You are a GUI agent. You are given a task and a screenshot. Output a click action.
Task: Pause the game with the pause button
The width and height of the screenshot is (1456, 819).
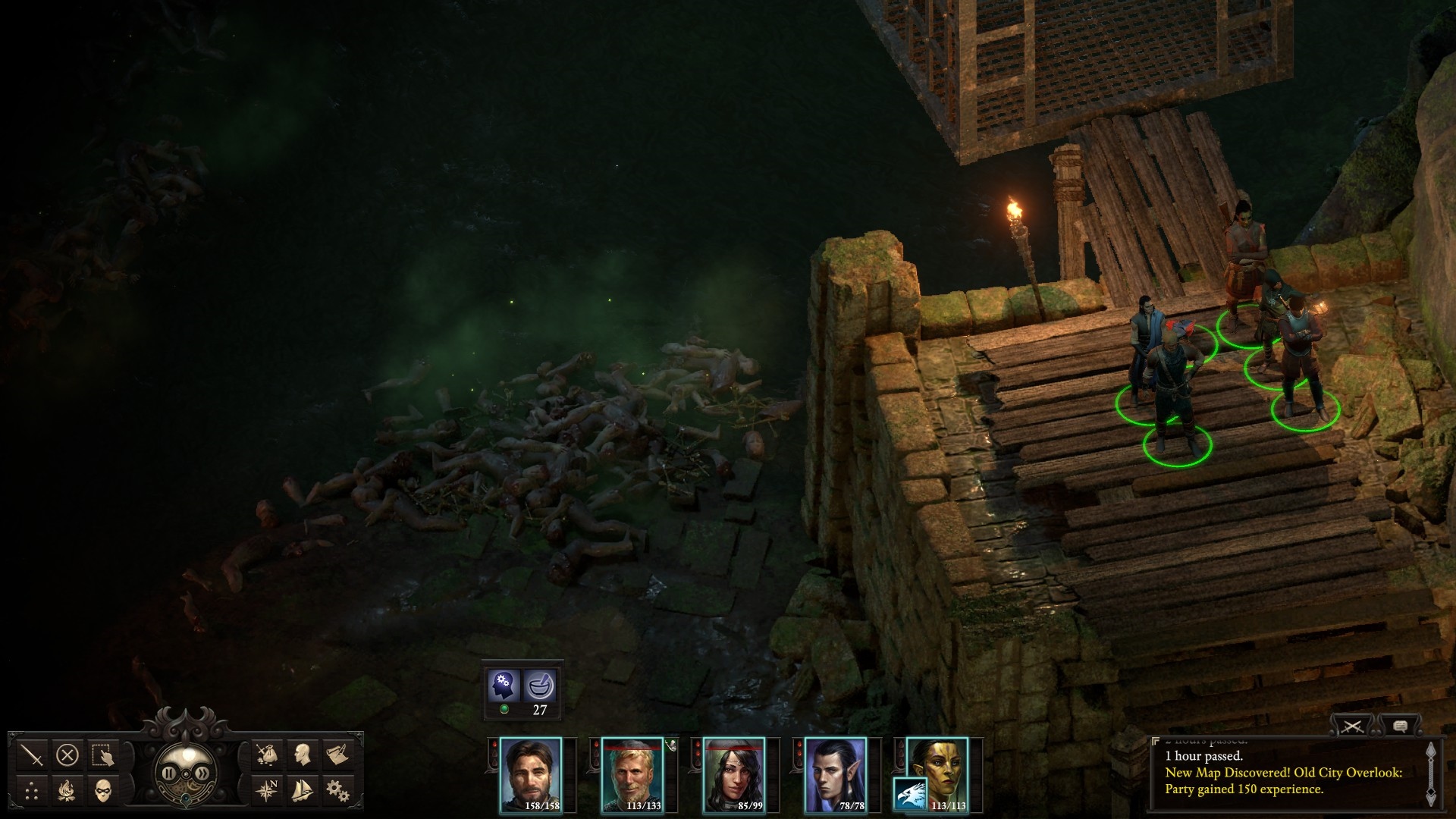[168, 773]
